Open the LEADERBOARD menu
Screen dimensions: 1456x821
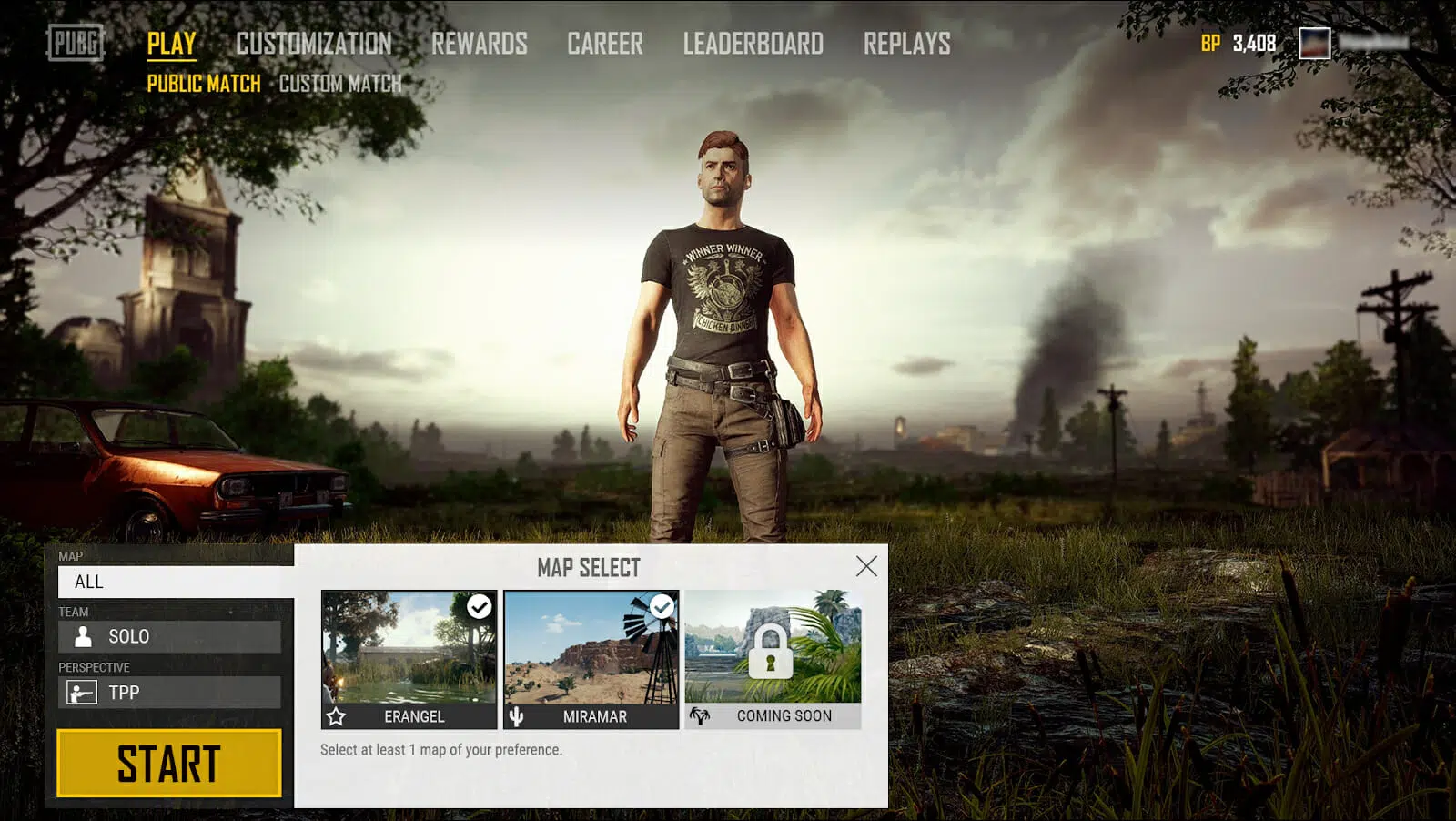point(753,44)
